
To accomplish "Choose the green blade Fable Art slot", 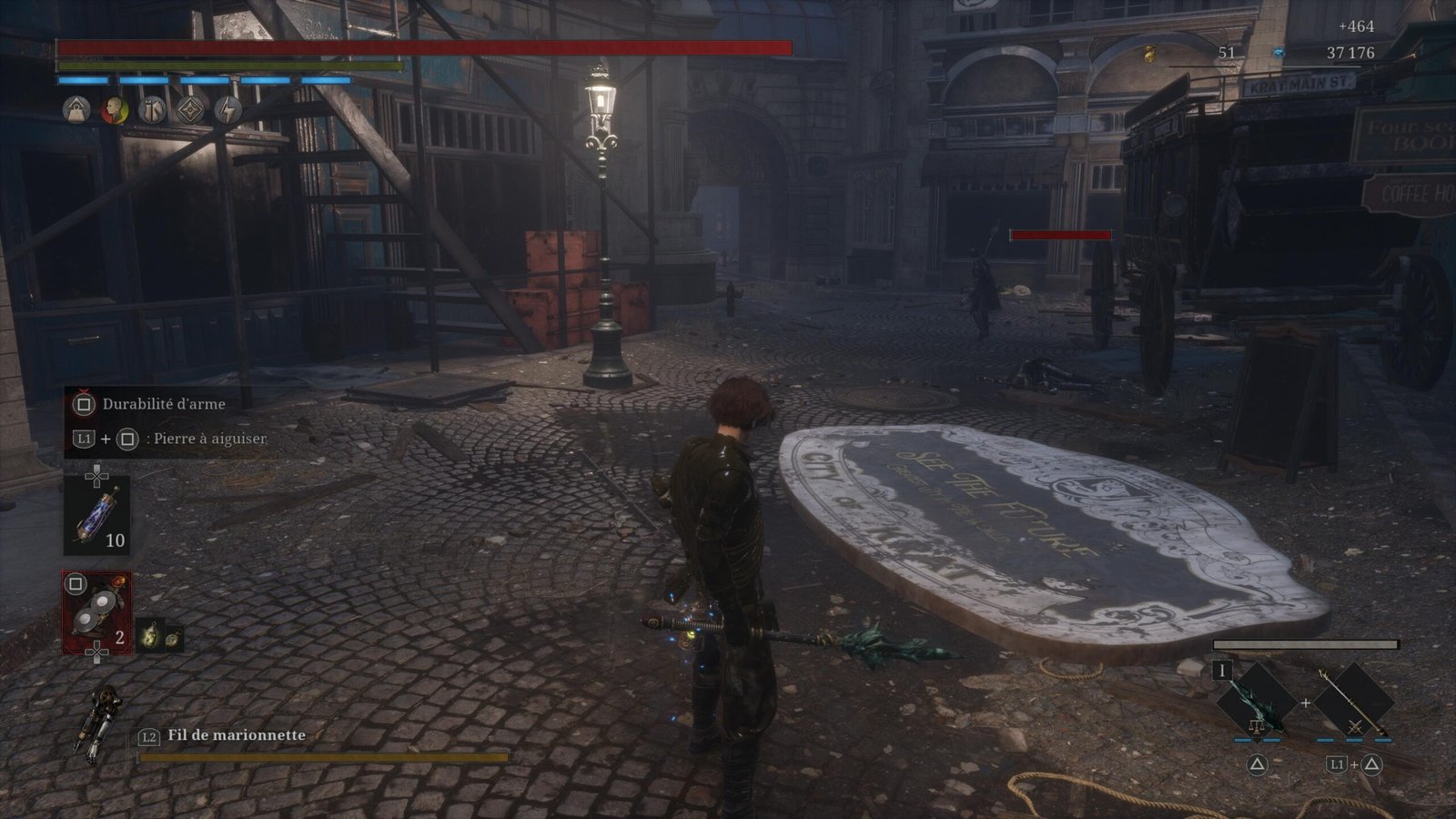I will click(x=1256, y=702).
